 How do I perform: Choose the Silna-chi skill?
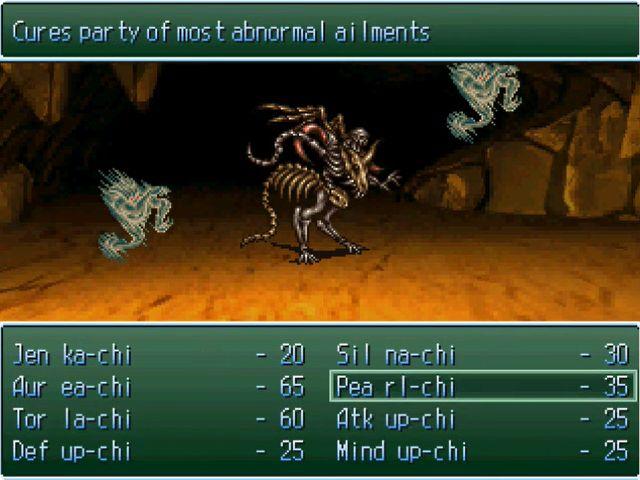tap(396, 355)
